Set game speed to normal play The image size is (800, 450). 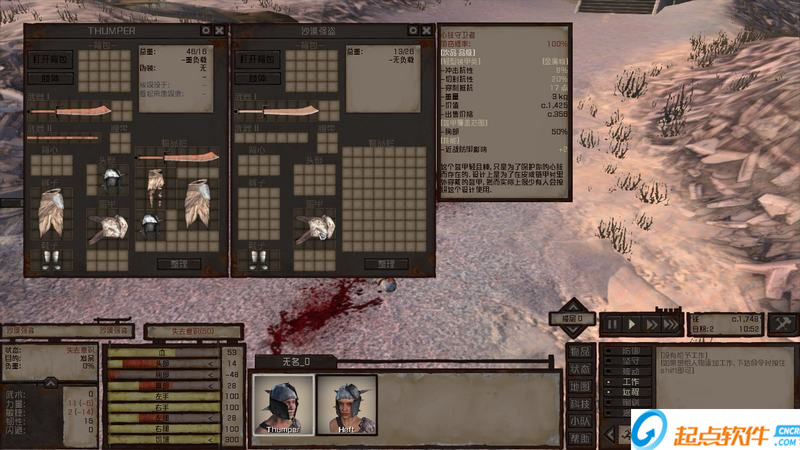coord(631,324)
